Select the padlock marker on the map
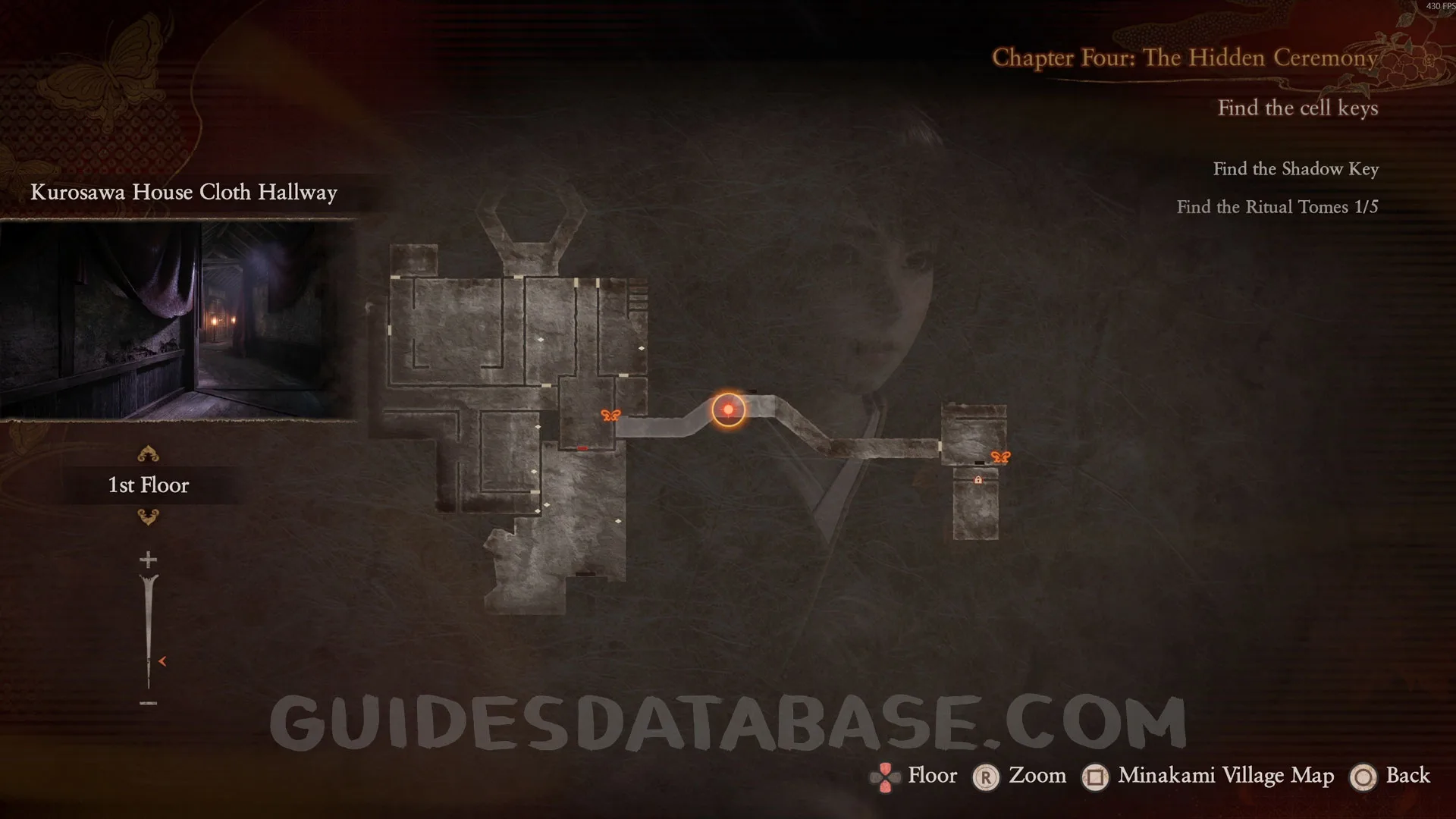Screen dimensions: 1456x819 977,480
